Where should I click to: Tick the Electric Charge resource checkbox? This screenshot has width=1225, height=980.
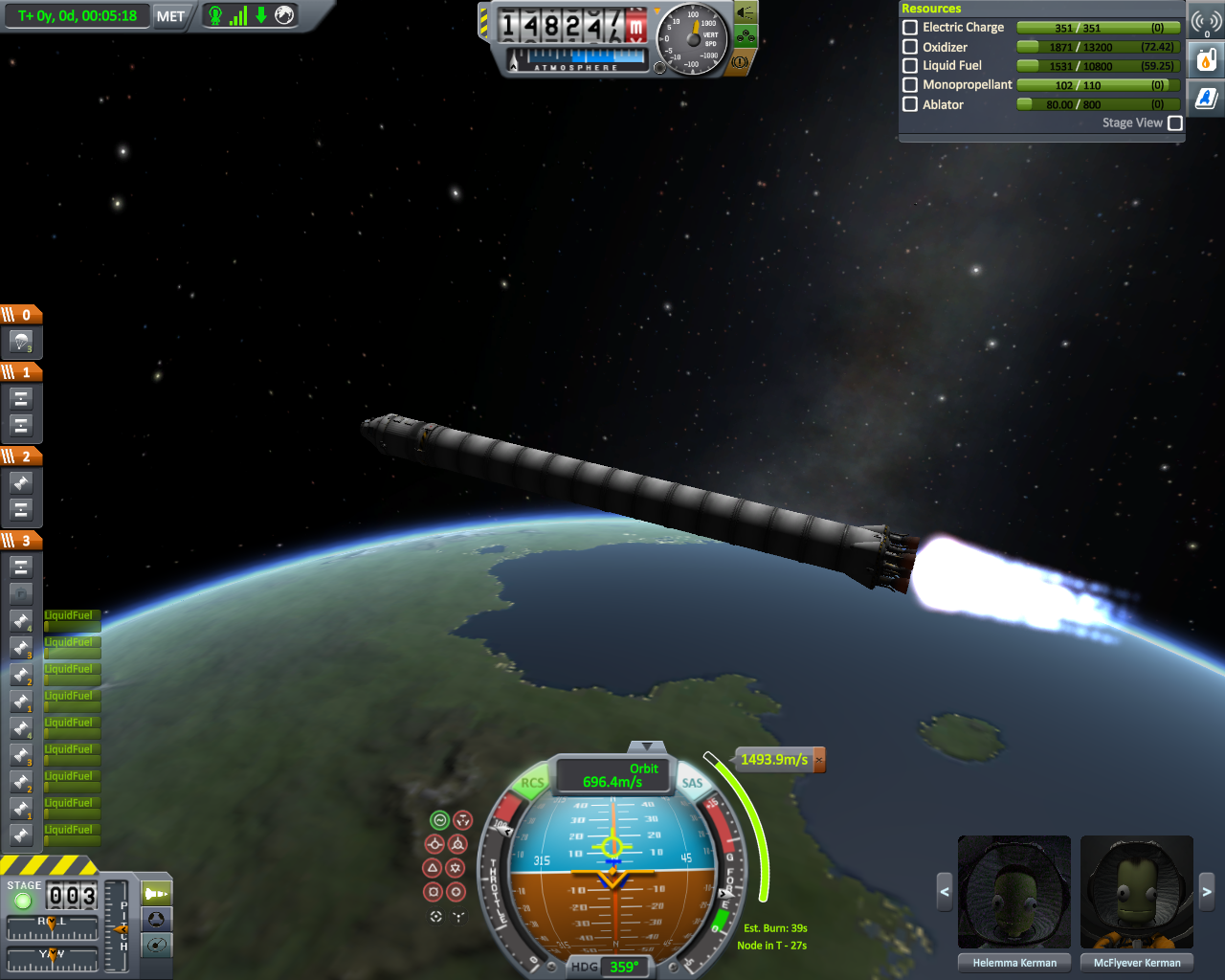tap(910, 28)
